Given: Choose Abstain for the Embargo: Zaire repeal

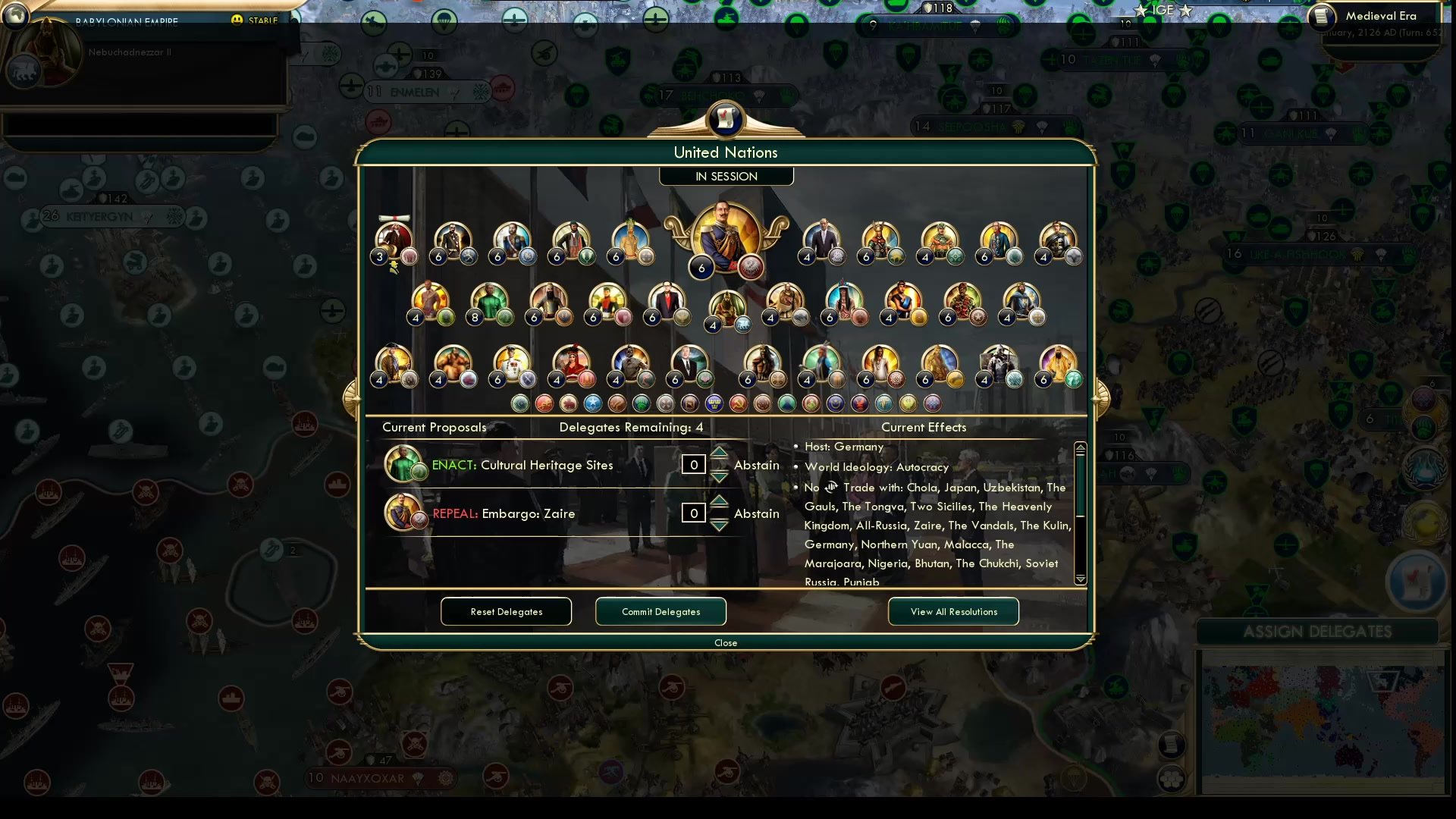Looking at the screenshot, I should [x=756, y=513].
